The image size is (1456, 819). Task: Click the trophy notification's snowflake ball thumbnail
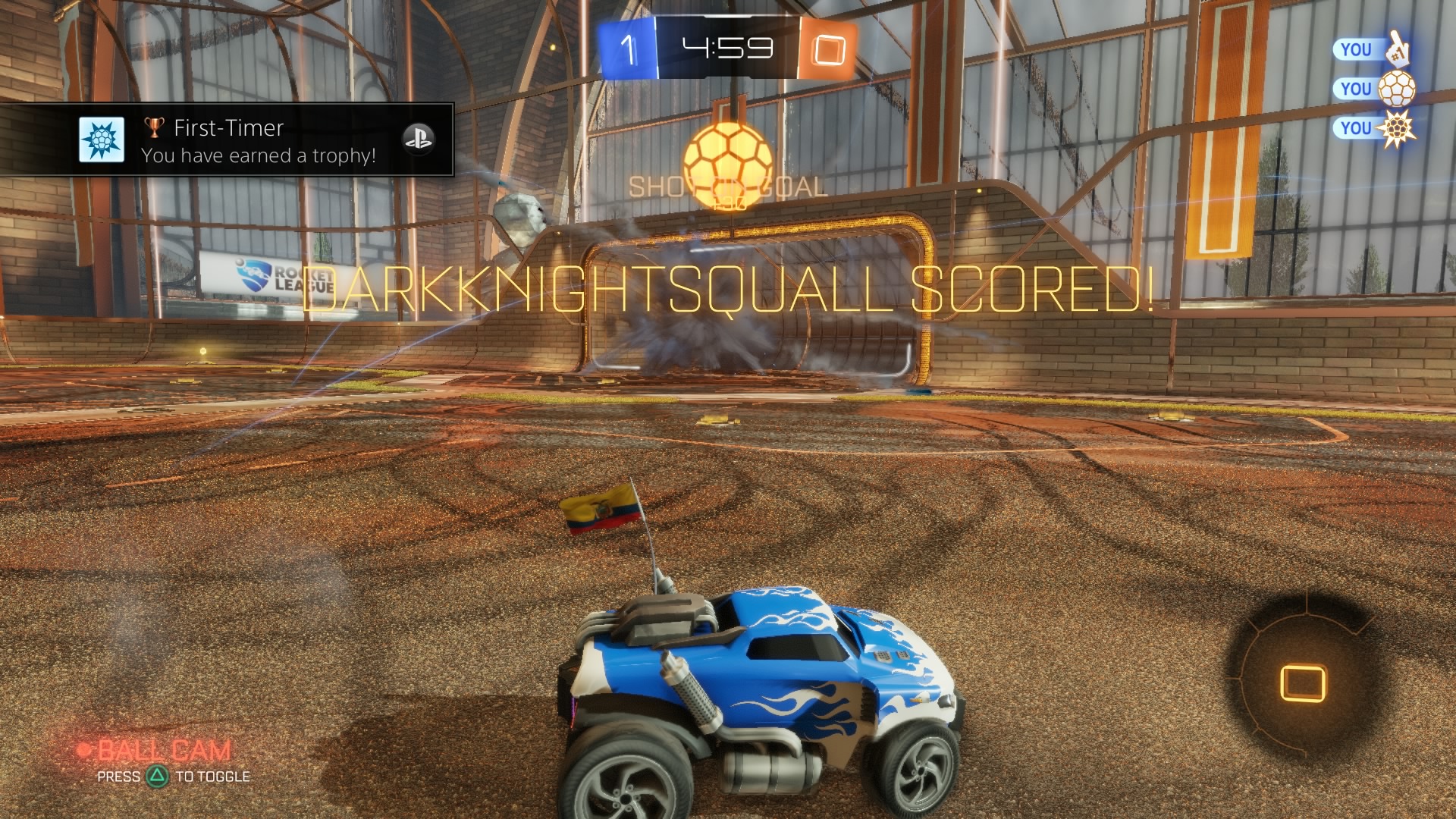(102, 140)
